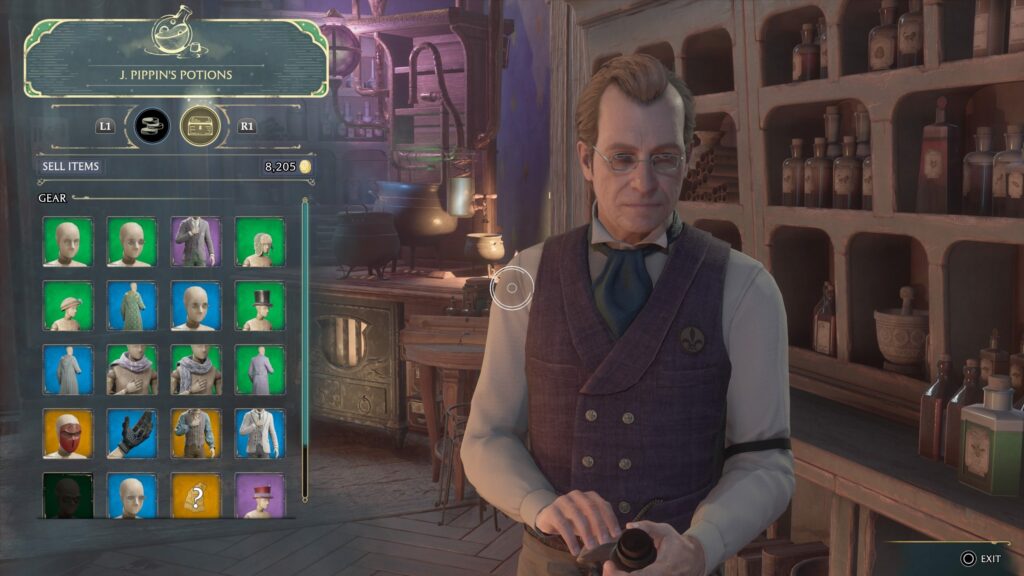Select the brimmed cap on green background

(68, 306)
